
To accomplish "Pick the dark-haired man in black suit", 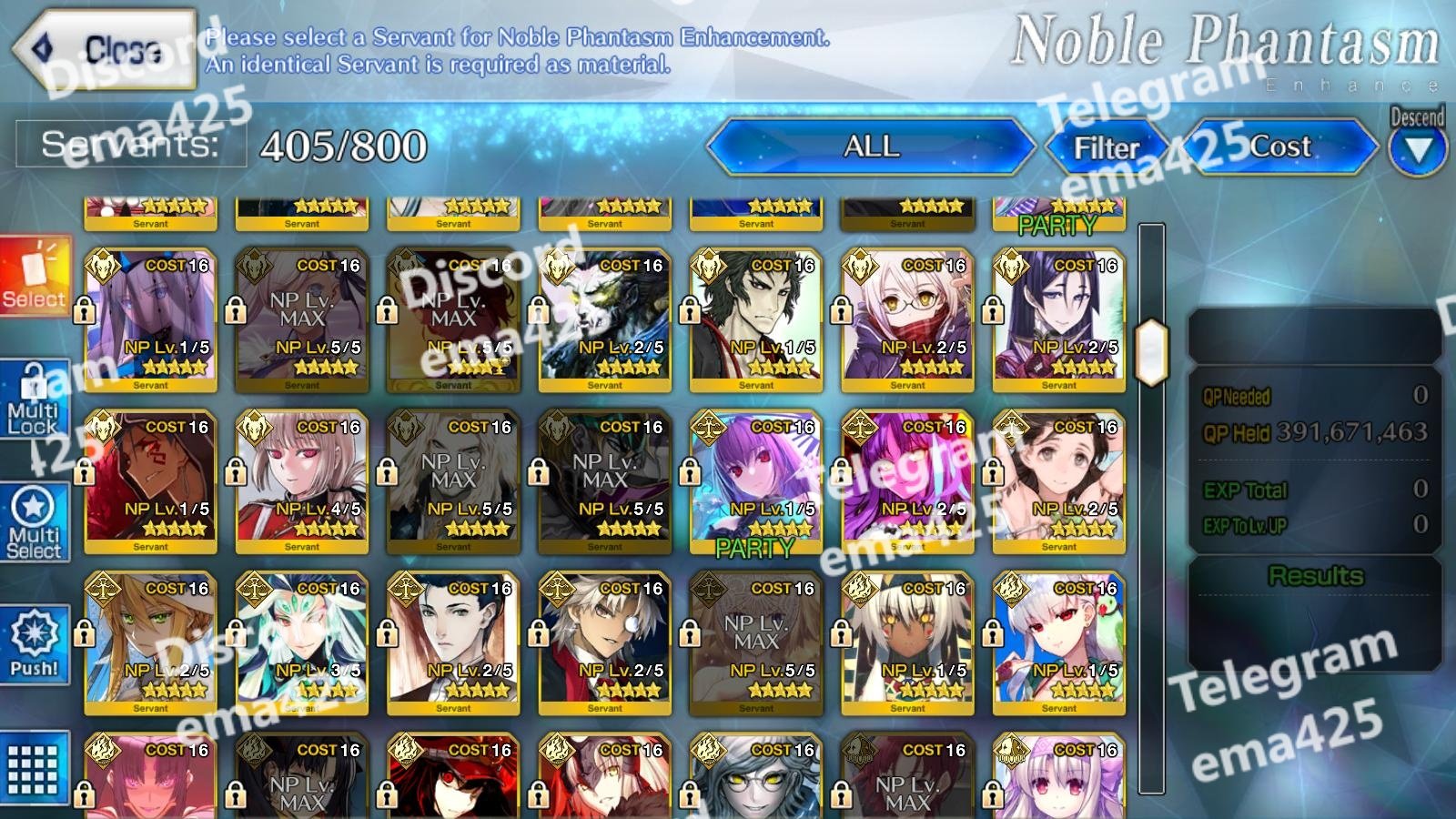I will point(453,642).
